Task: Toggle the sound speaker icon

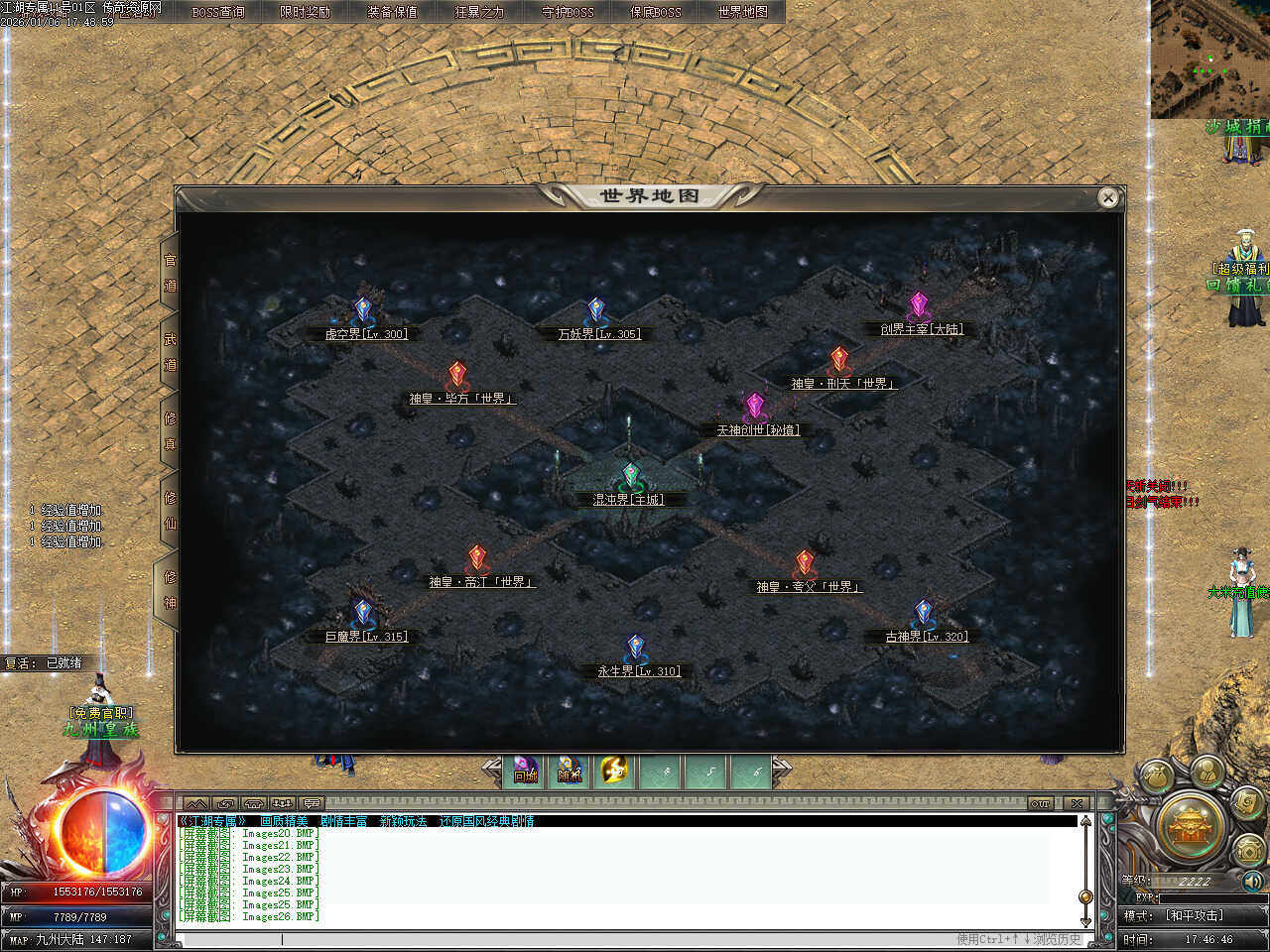Action: [1252, 880]
